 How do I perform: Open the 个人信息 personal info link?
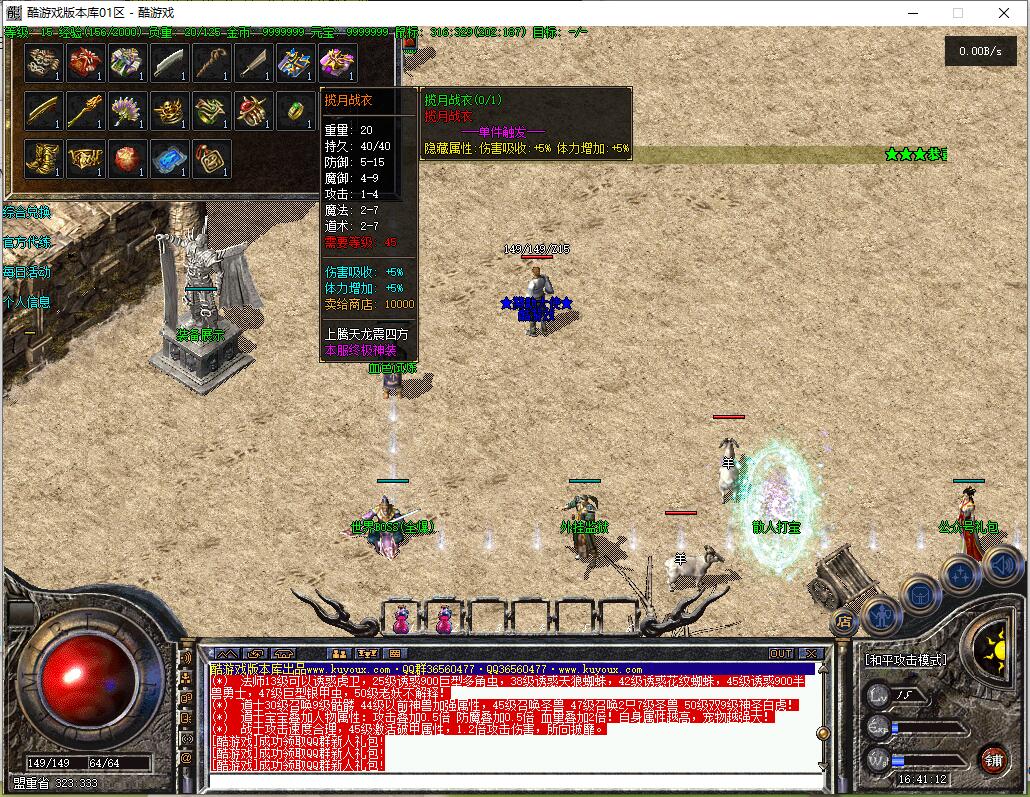[27, 302]
